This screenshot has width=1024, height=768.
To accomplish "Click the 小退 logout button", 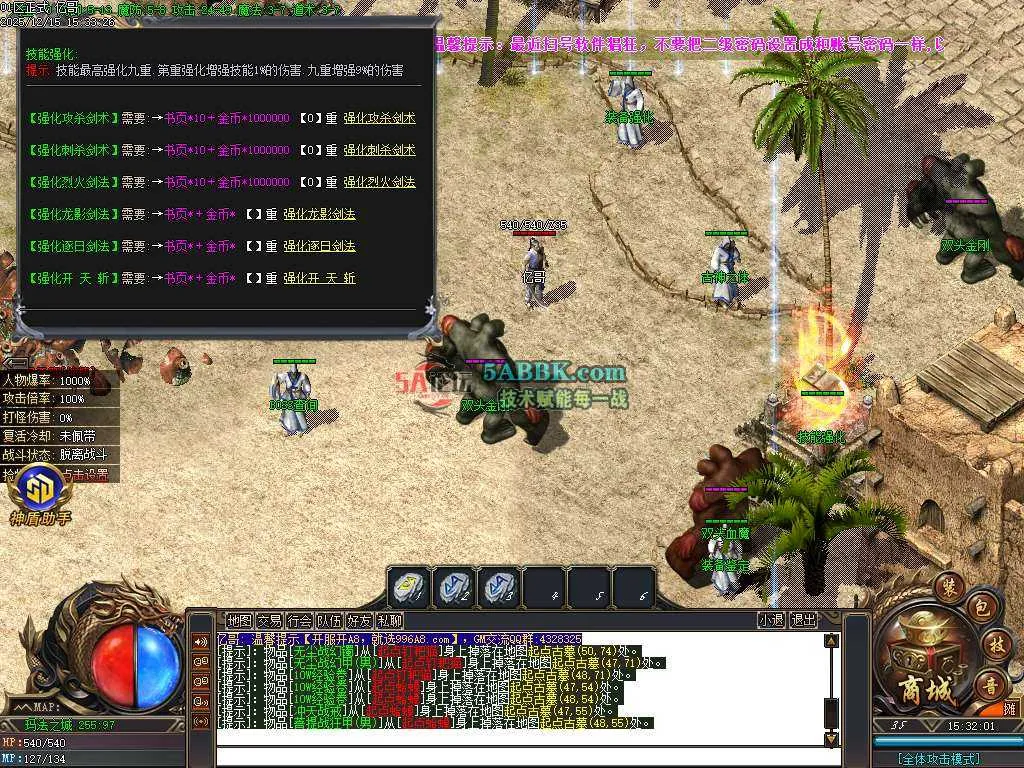I will click(771, 620).
